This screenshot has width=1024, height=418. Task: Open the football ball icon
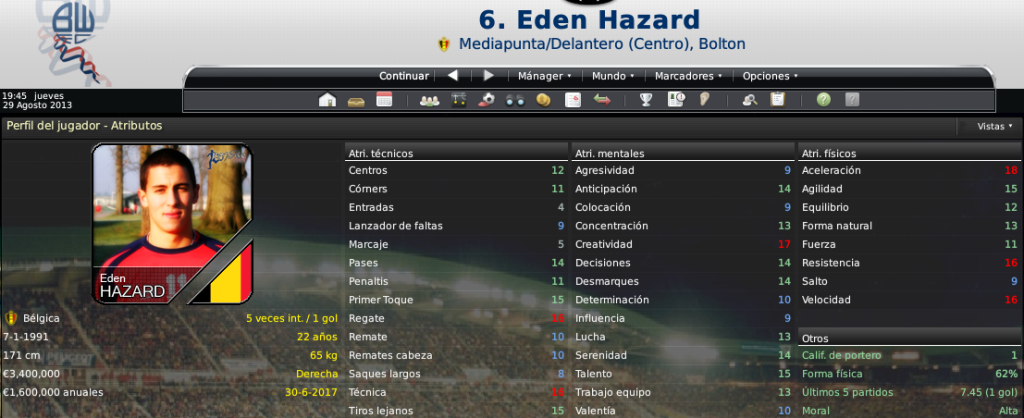(487, 100)
